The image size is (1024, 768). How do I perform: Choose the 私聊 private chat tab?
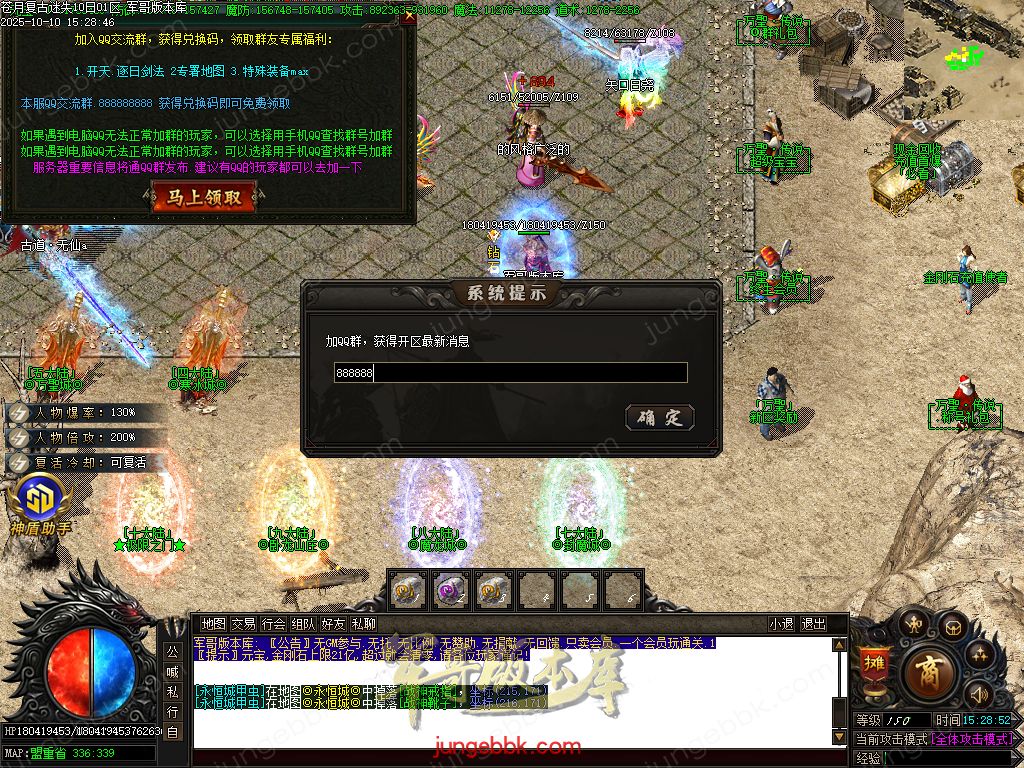tap(363, 624)
